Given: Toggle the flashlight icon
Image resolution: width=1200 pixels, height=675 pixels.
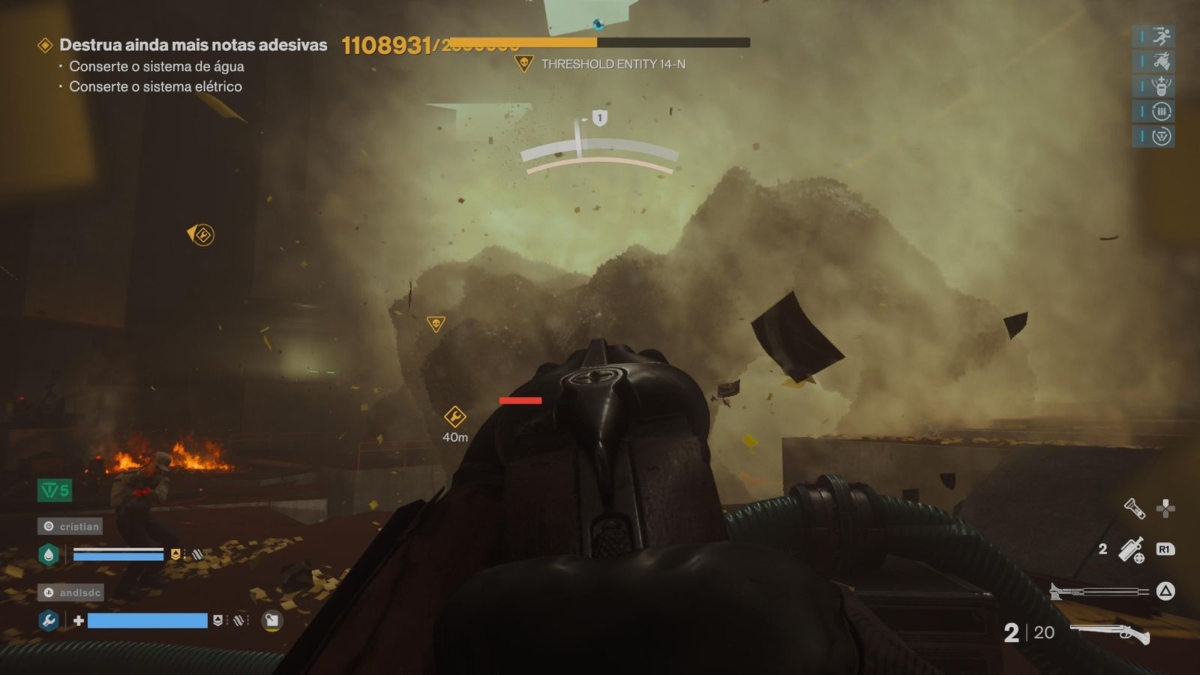Looking at the screenshot, I should [1133, 508].
